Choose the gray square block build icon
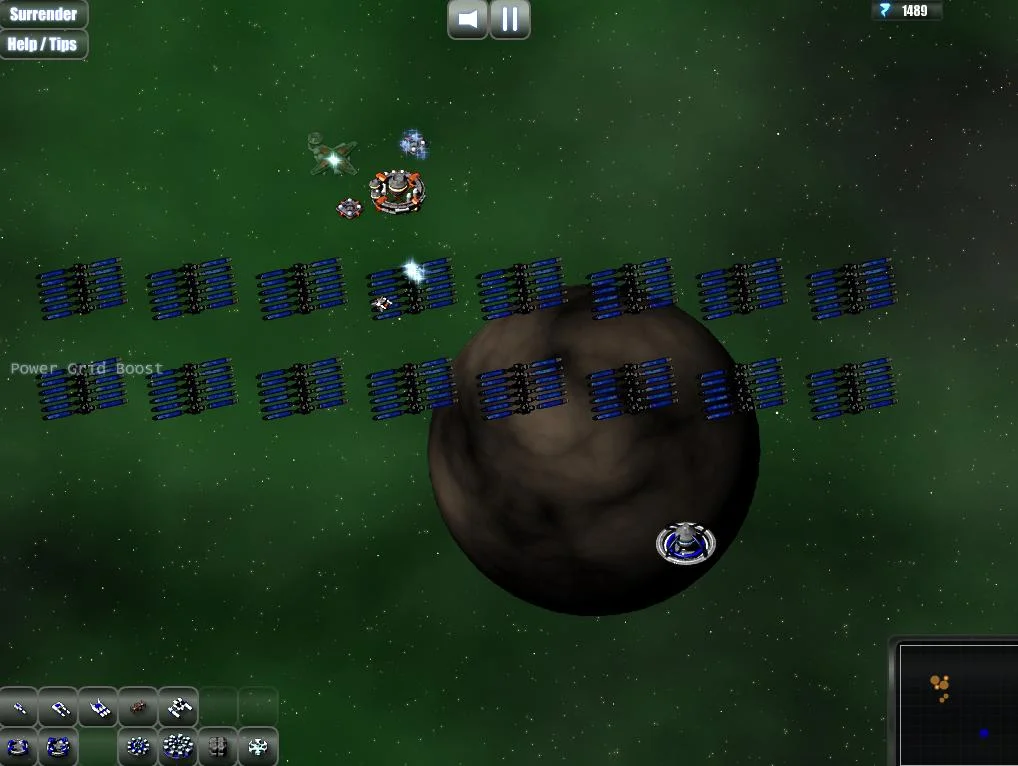 click(x=217, y=746)
